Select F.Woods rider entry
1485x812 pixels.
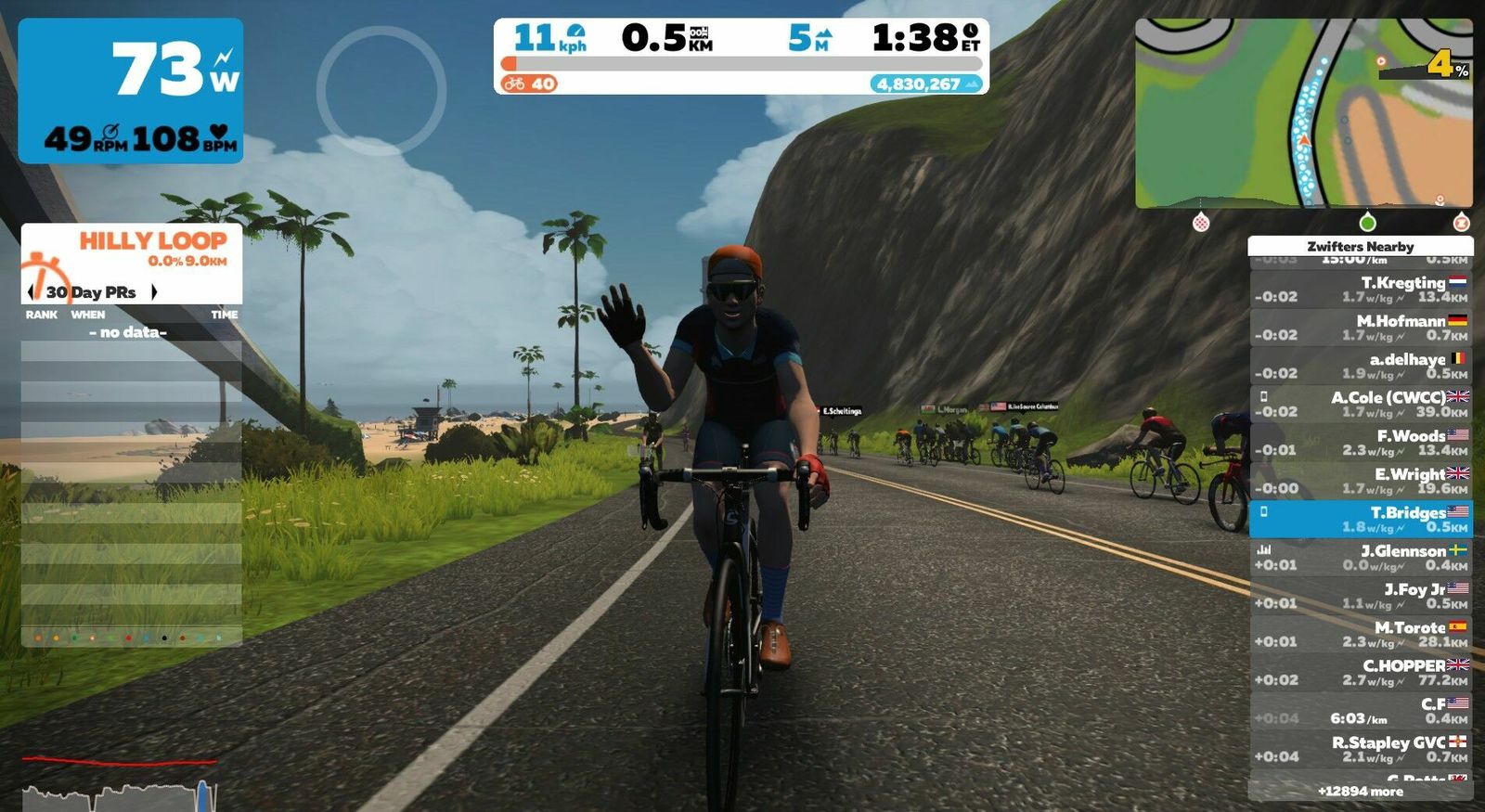(1361, 443)
